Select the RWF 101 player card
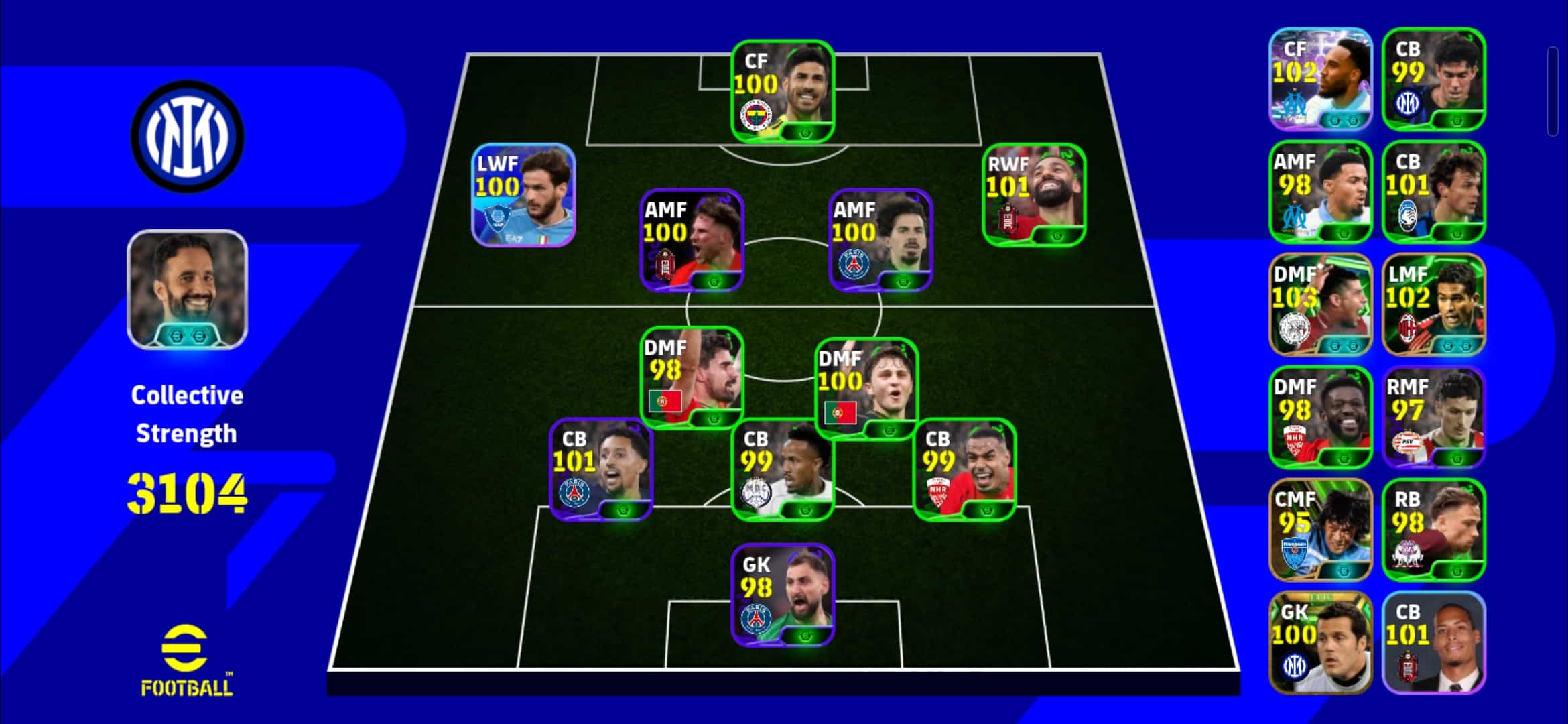 (1033, 195)
